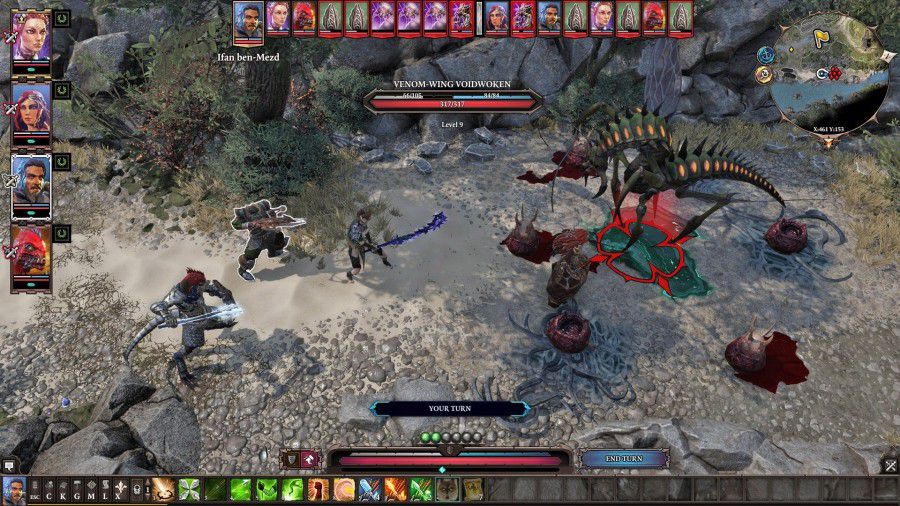Image resolution: width=900 pixels, height=506 pixels.
Task: Select the pink-haired party member portrait
Action: coord(31,38)
